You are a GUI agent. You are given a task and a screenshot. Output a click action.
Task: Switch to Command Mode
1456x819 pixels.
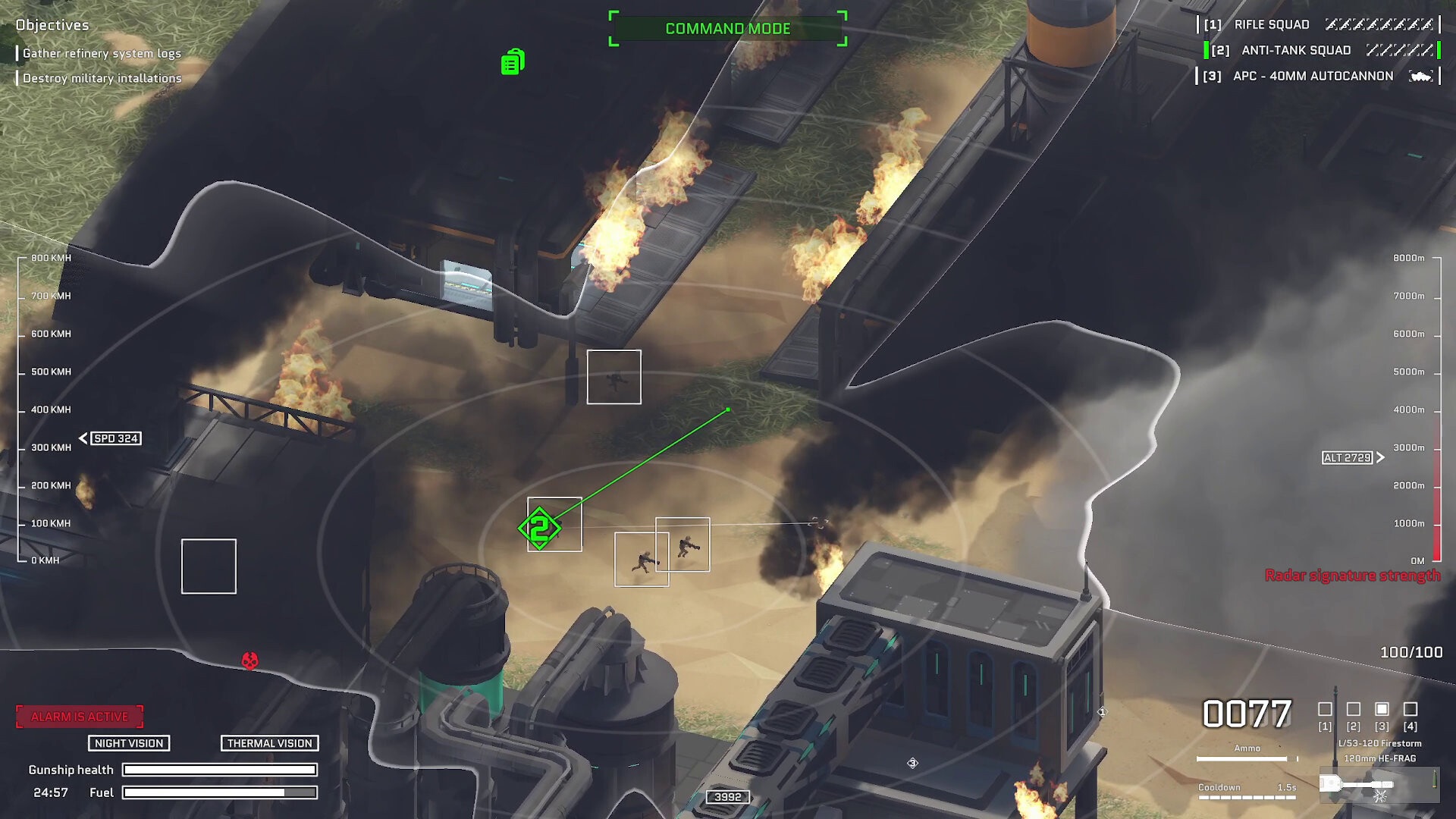727,29
